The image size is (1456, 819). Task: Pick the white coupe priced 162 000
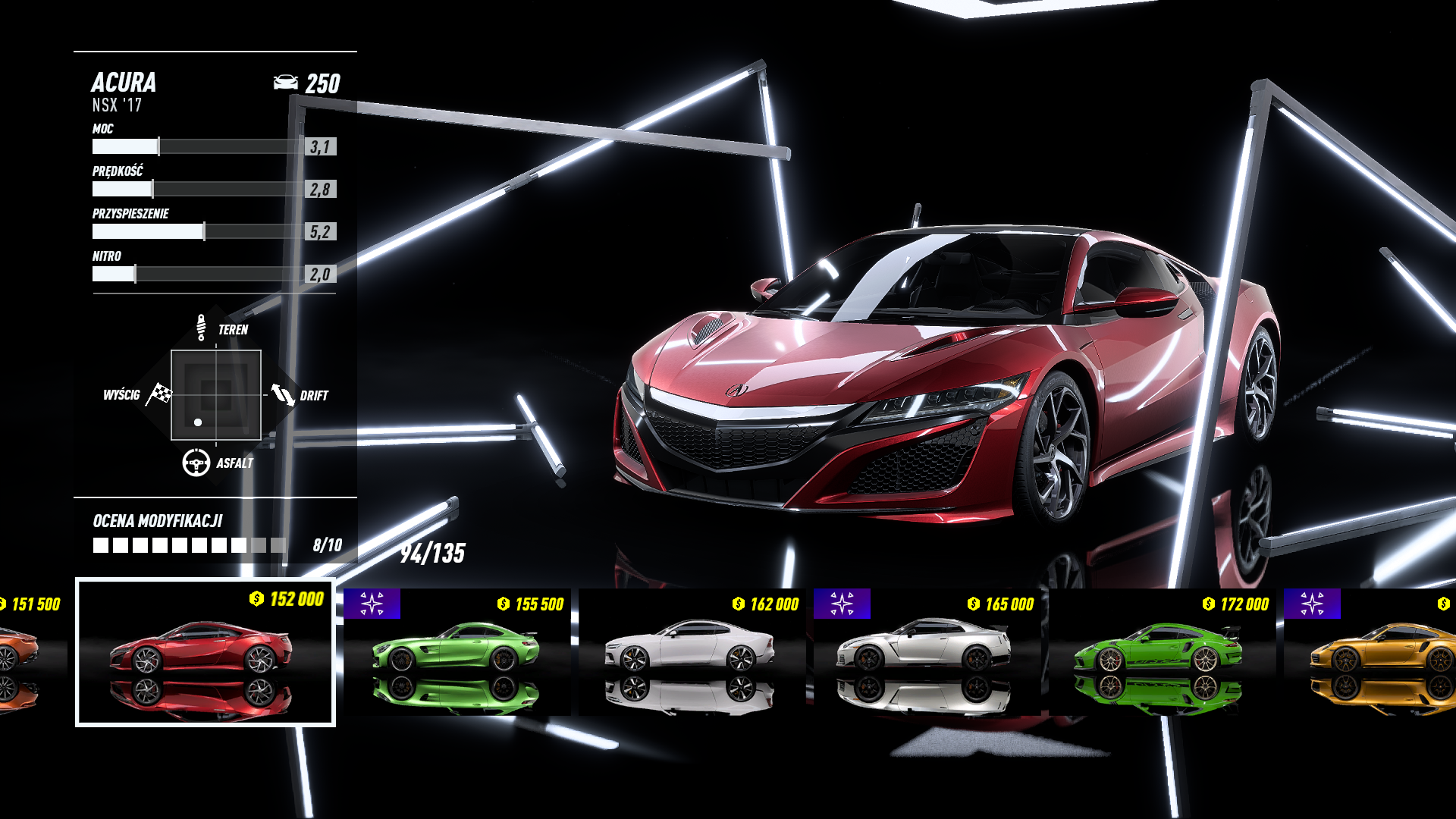pos(692,651)
